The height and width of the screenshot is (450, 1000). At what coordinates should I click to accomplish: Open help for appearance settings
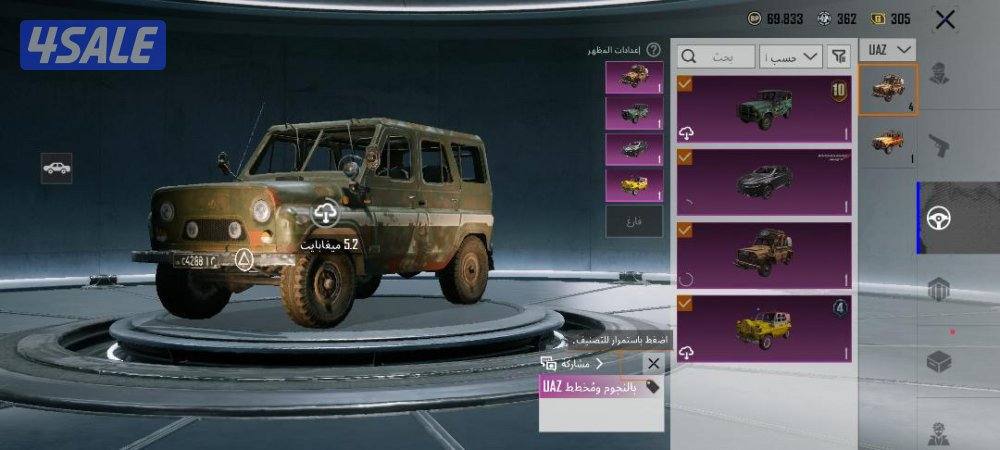(653, 49)
